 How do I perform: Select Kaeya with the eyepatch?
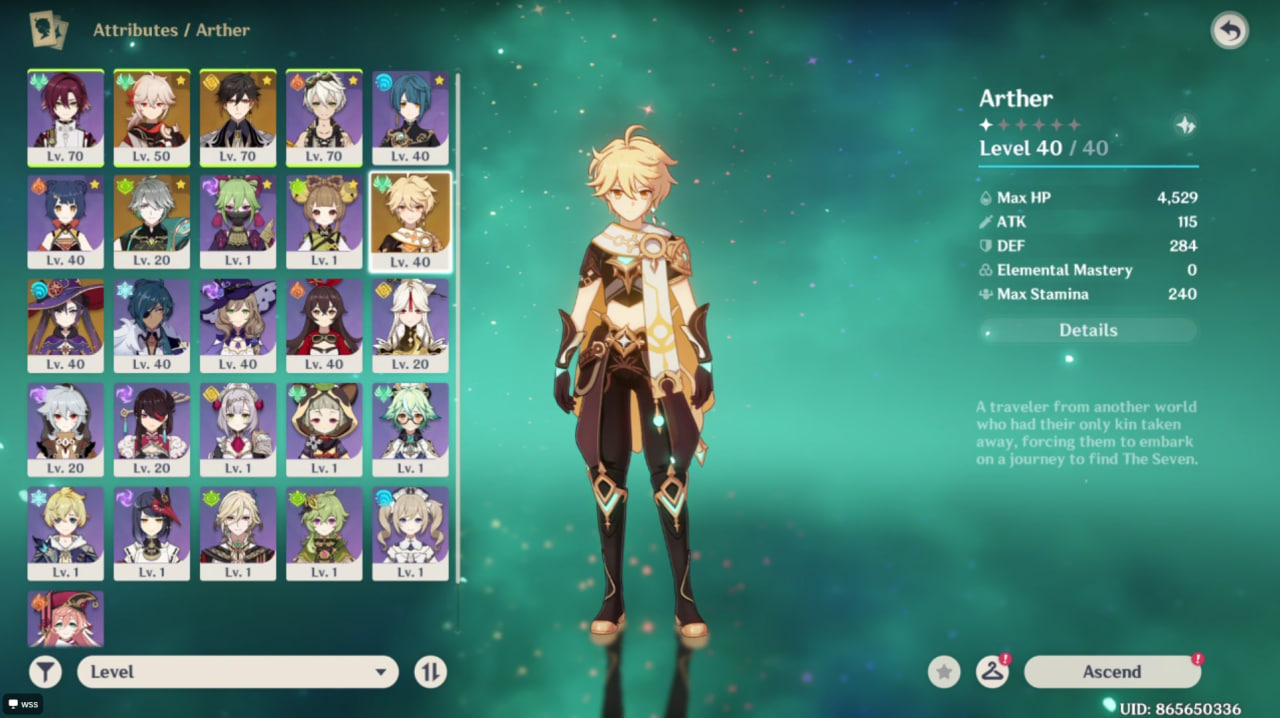click(x=152, y=324)
